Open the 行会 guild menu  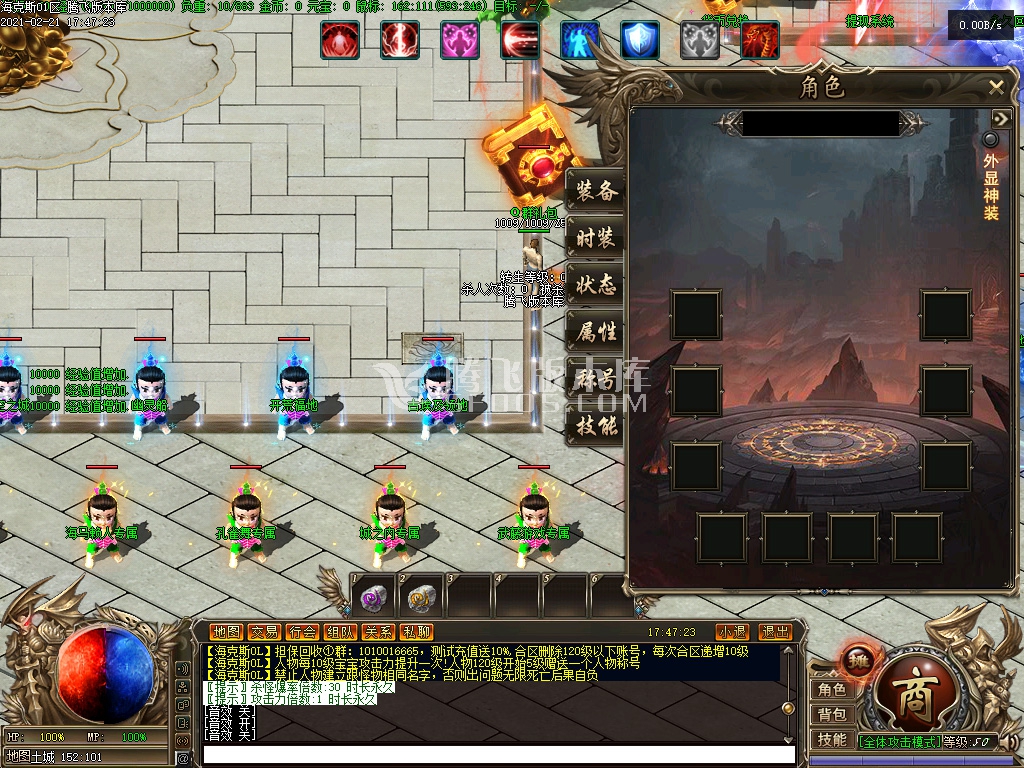pyautogui.click(x=302, y=632)
